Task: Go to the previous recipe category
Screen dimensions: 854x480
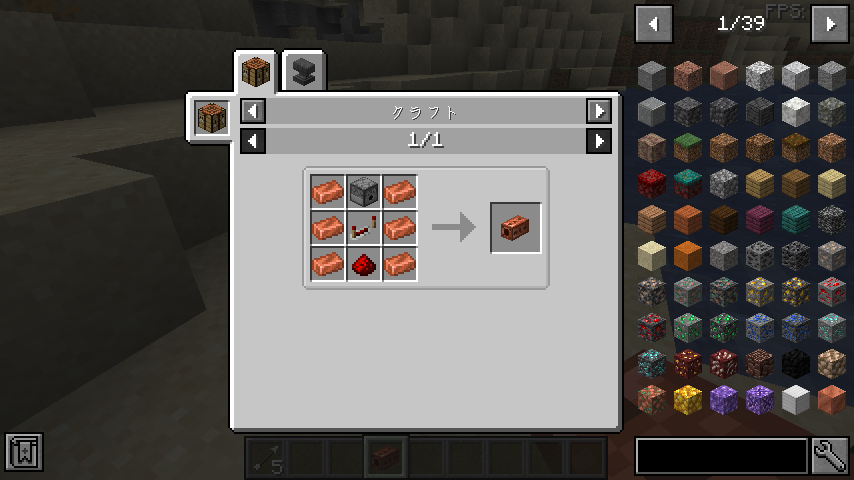Action: [253, 111]
